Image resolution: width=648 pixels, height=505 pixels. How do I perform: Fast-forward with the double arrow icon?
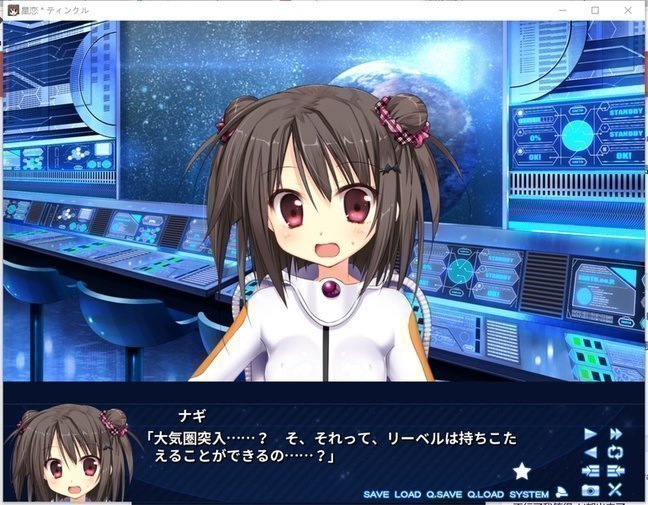click(616, 433)
